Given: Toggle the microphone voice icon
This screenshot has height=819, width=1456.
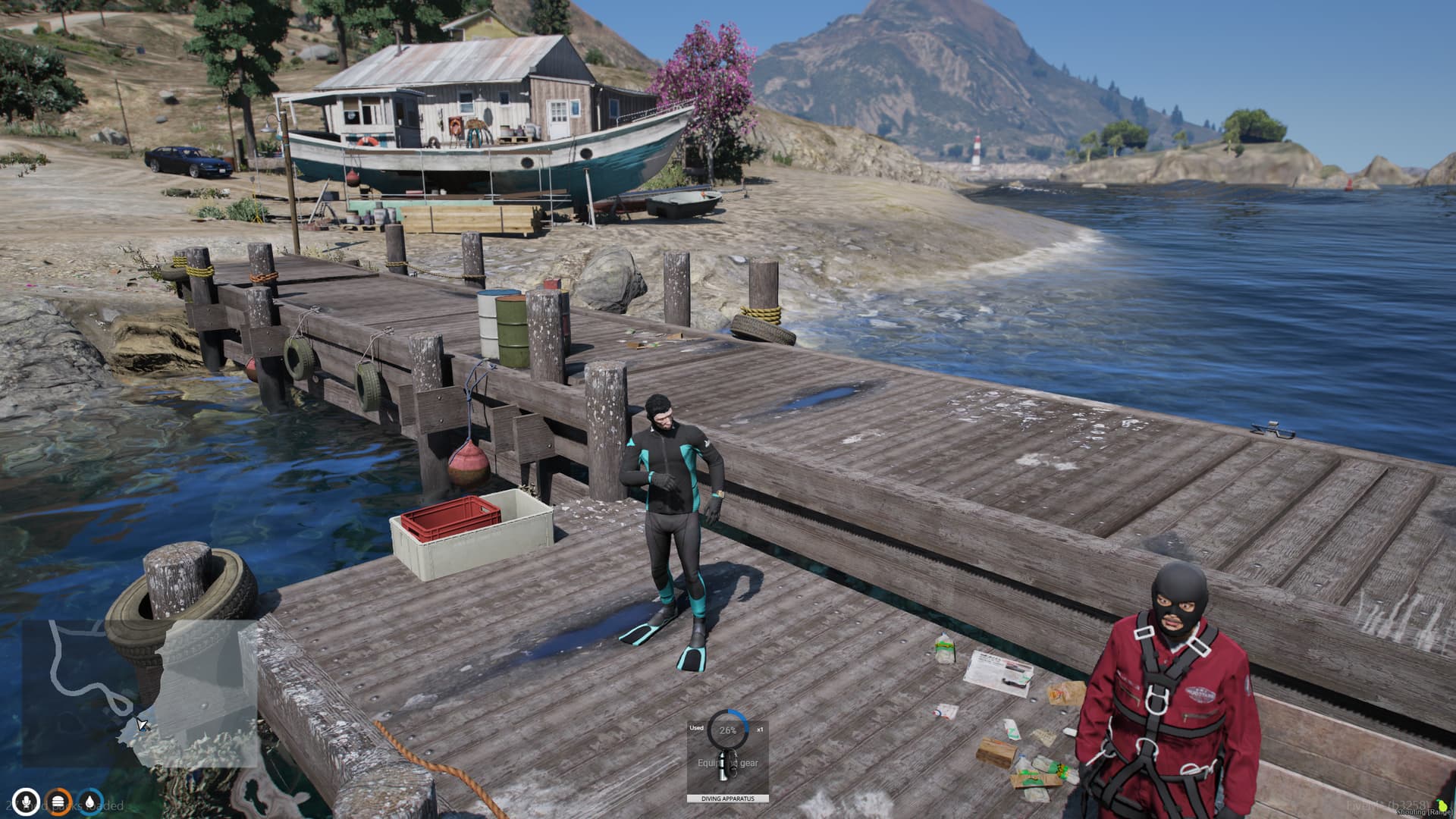Looking at the screenshot, I should pyautogui.click(x=27, y=802).
